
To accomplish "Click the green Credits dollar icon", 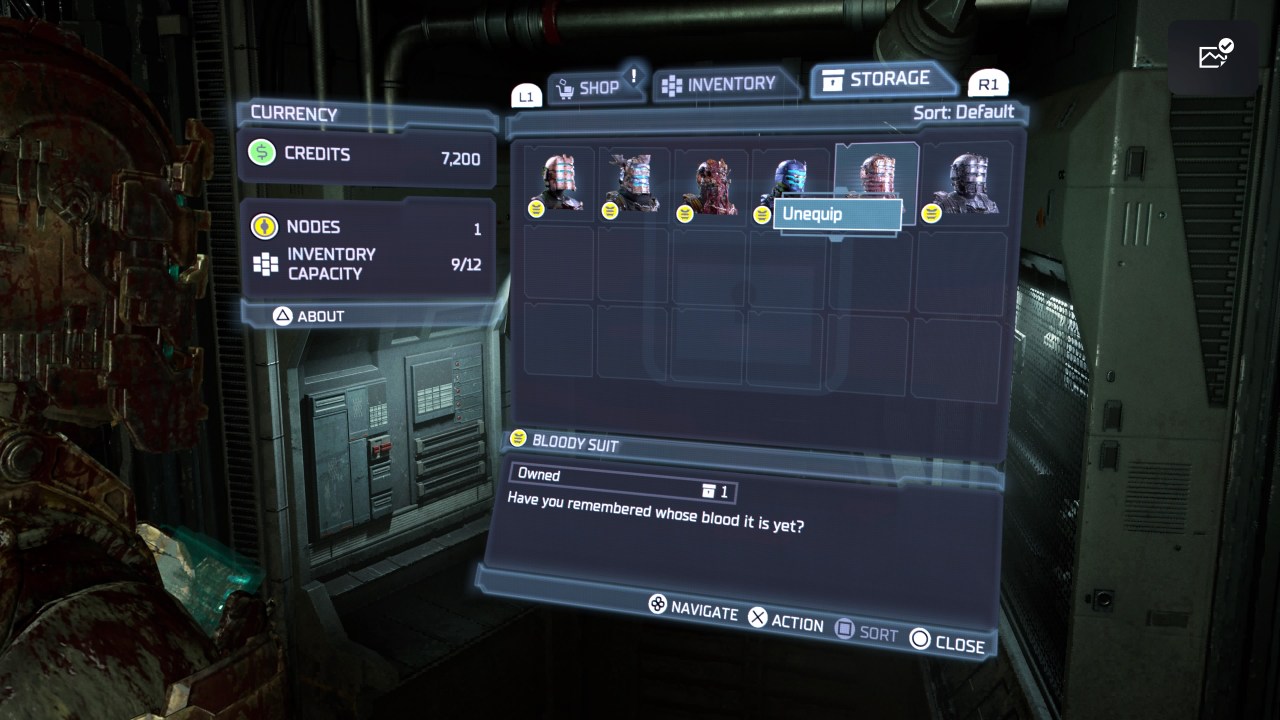I will [x=260, y=153].
